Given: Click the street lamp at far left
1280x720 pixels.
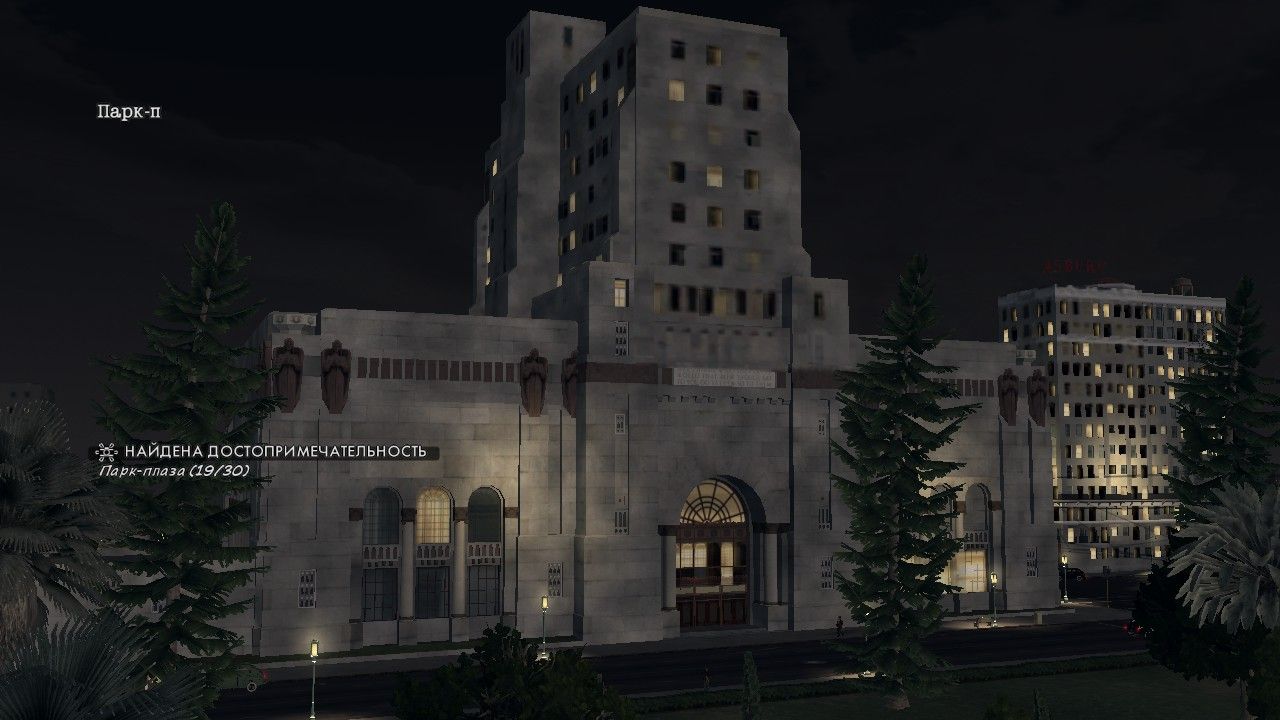Looking at the screenshot, I should click(314, 646).
